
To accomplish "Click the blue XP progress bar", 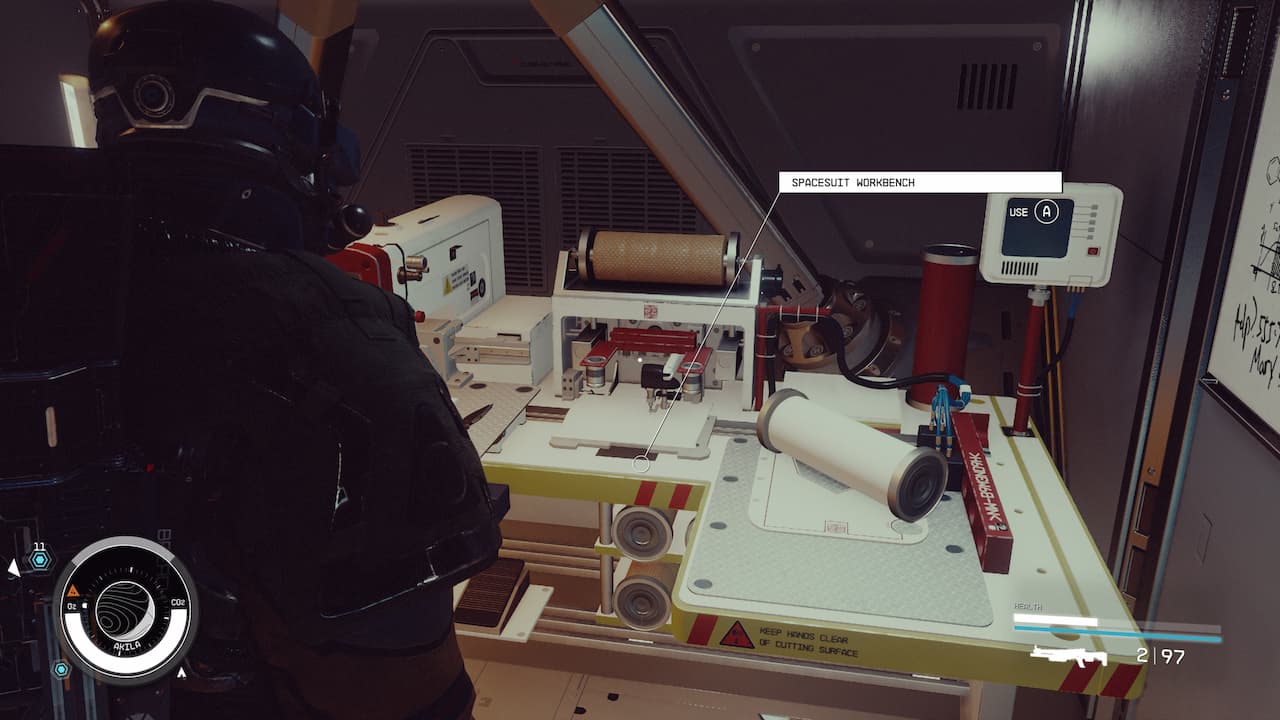I will pyautogui.click(x=1117, y=632).
